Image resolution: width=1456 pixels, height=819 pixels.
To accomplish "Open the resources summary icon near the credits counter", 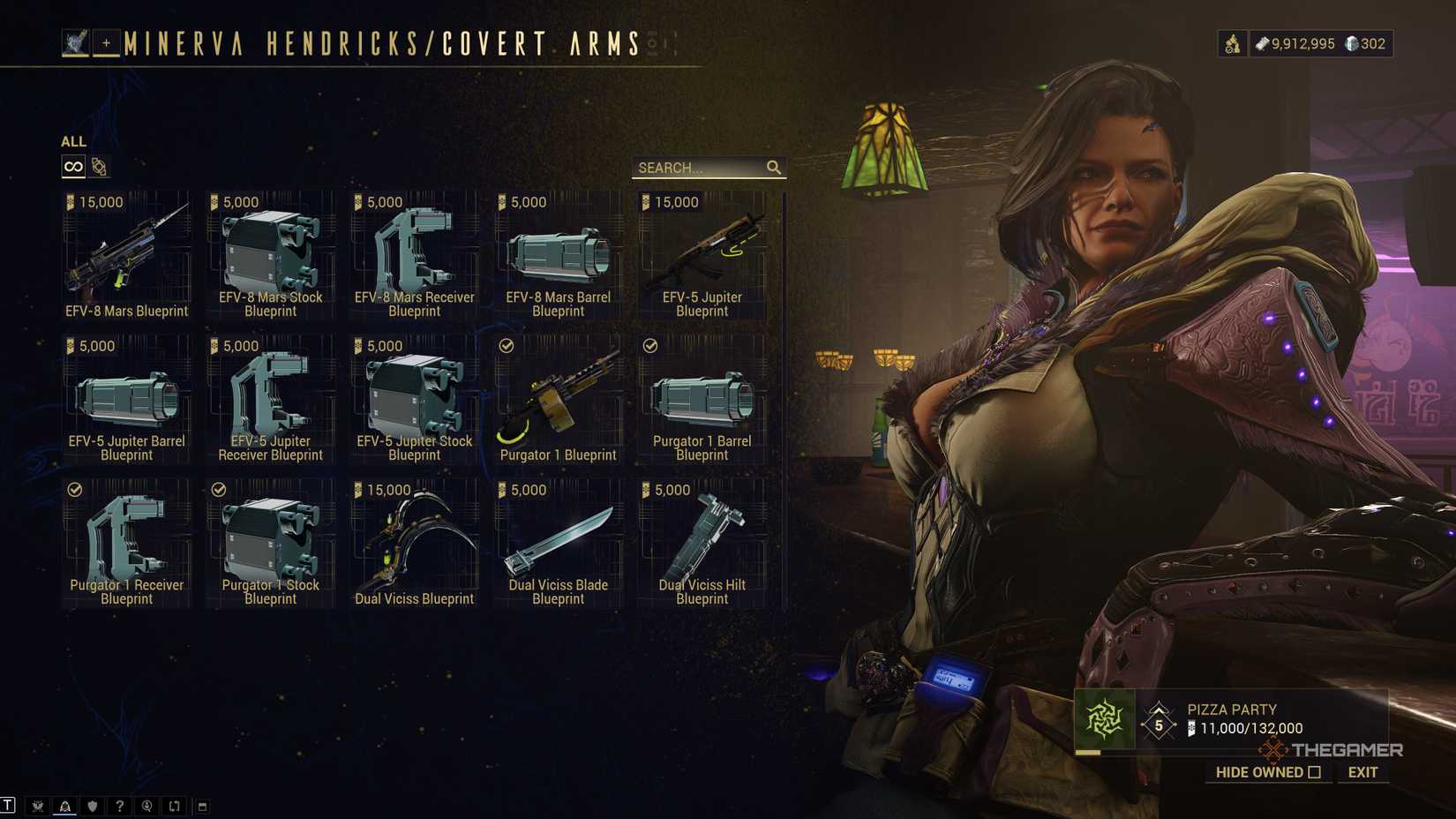I will tap(1233, 43).
